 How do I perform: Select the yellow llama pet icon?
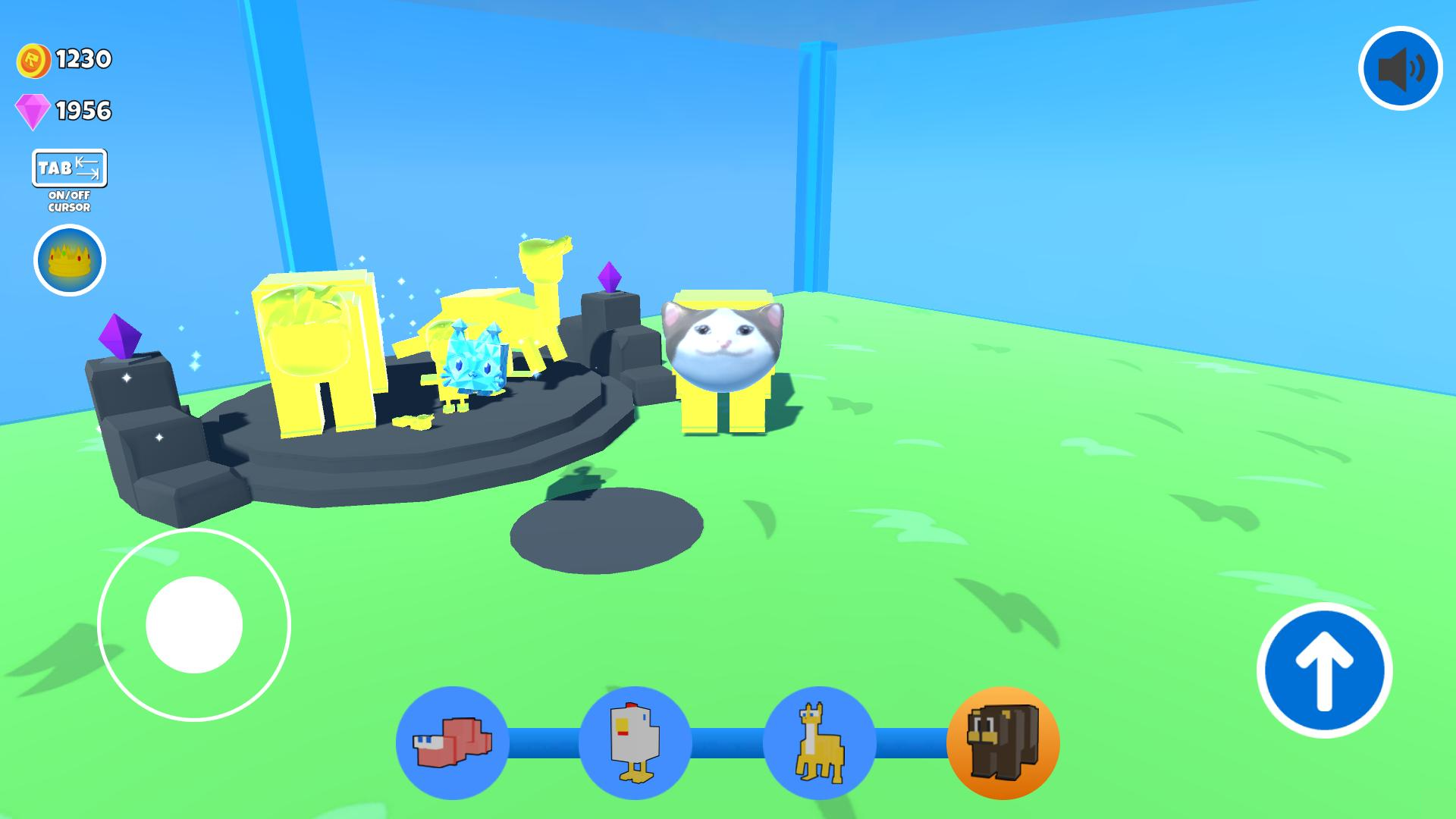point(818,744)
